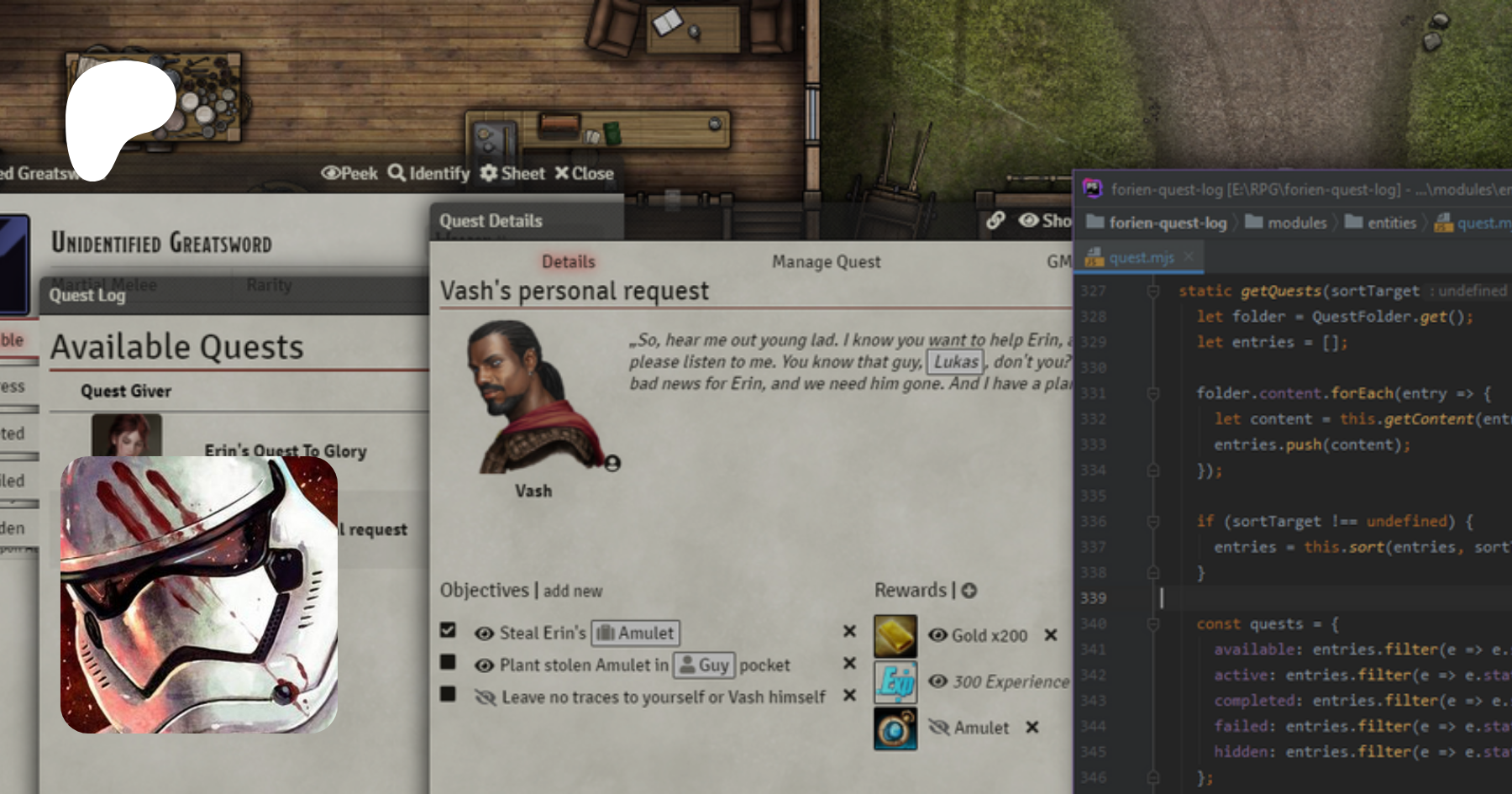Toggle the Steal Erin's Amulet checkbox
The image size is (1512, 794).
click(x=448, y=630)
